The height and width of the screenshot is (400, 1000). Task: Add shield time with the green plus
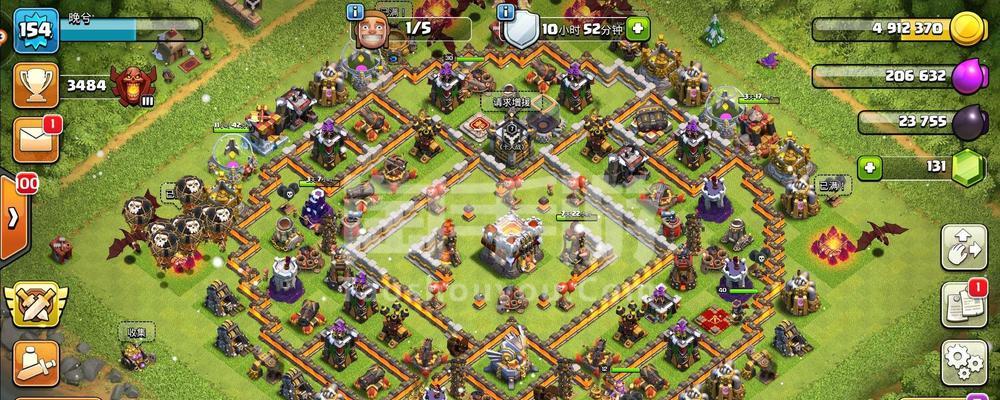click(x=637, y=29)
